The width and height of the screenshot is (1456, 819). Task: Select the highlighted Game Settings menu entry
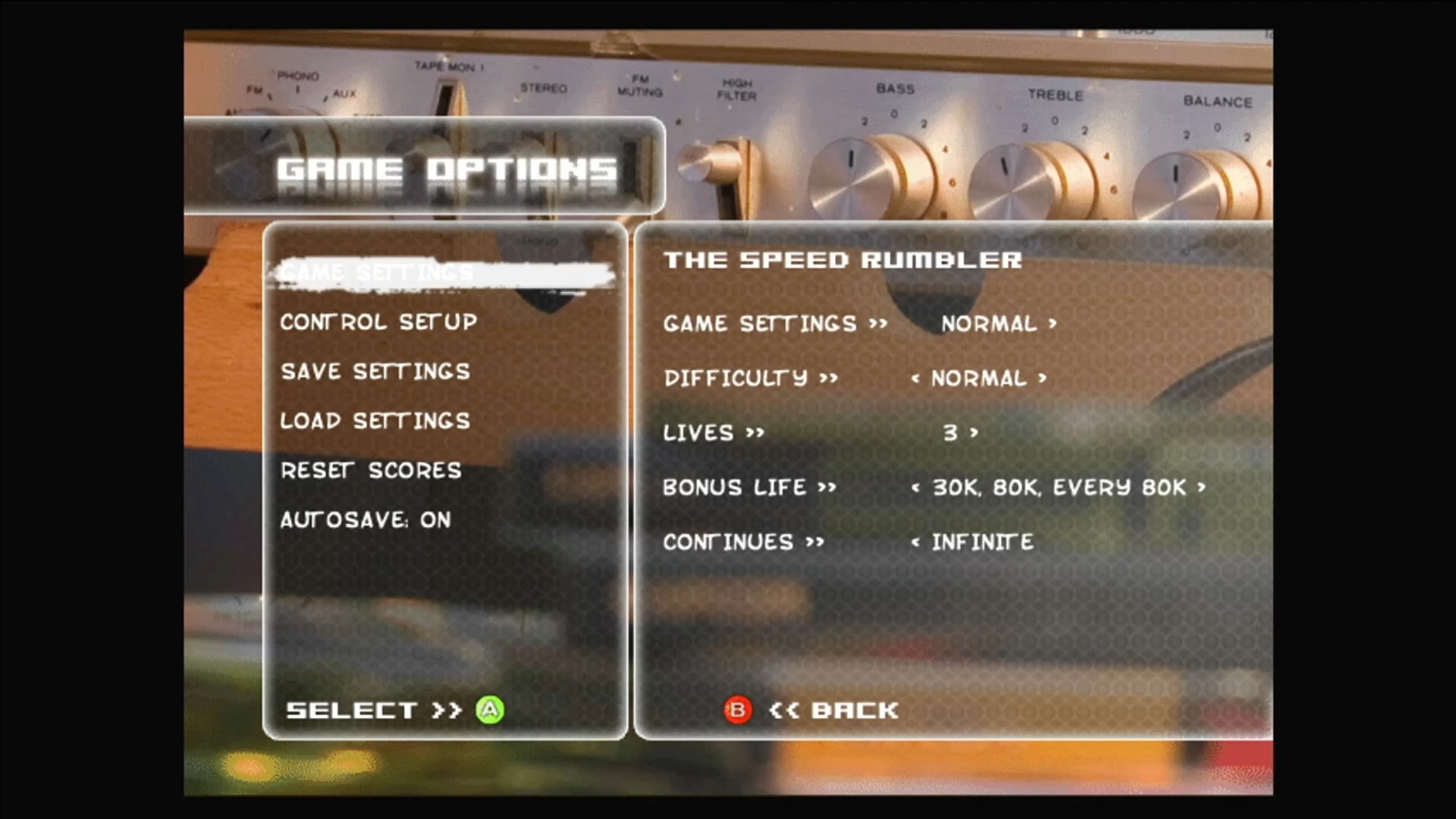pos(377,272)
